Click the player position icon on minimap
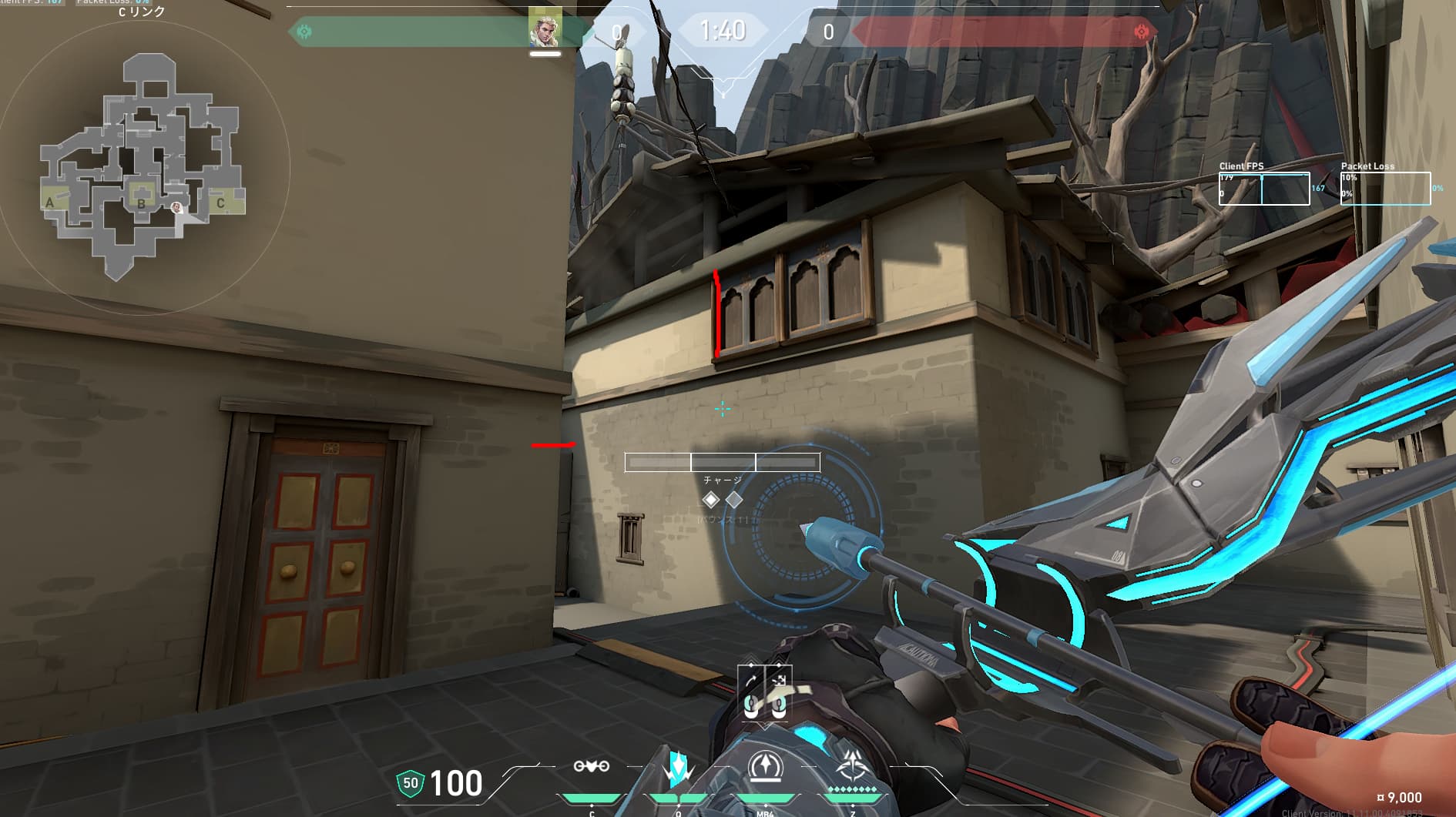The height and width of the screenshot is (817, 1456). coord(176,207)
